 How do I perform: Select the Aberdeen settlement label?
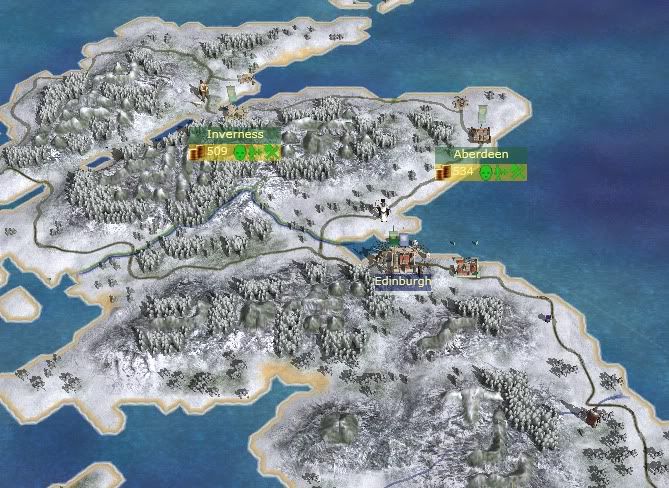[x=481, y=155]
